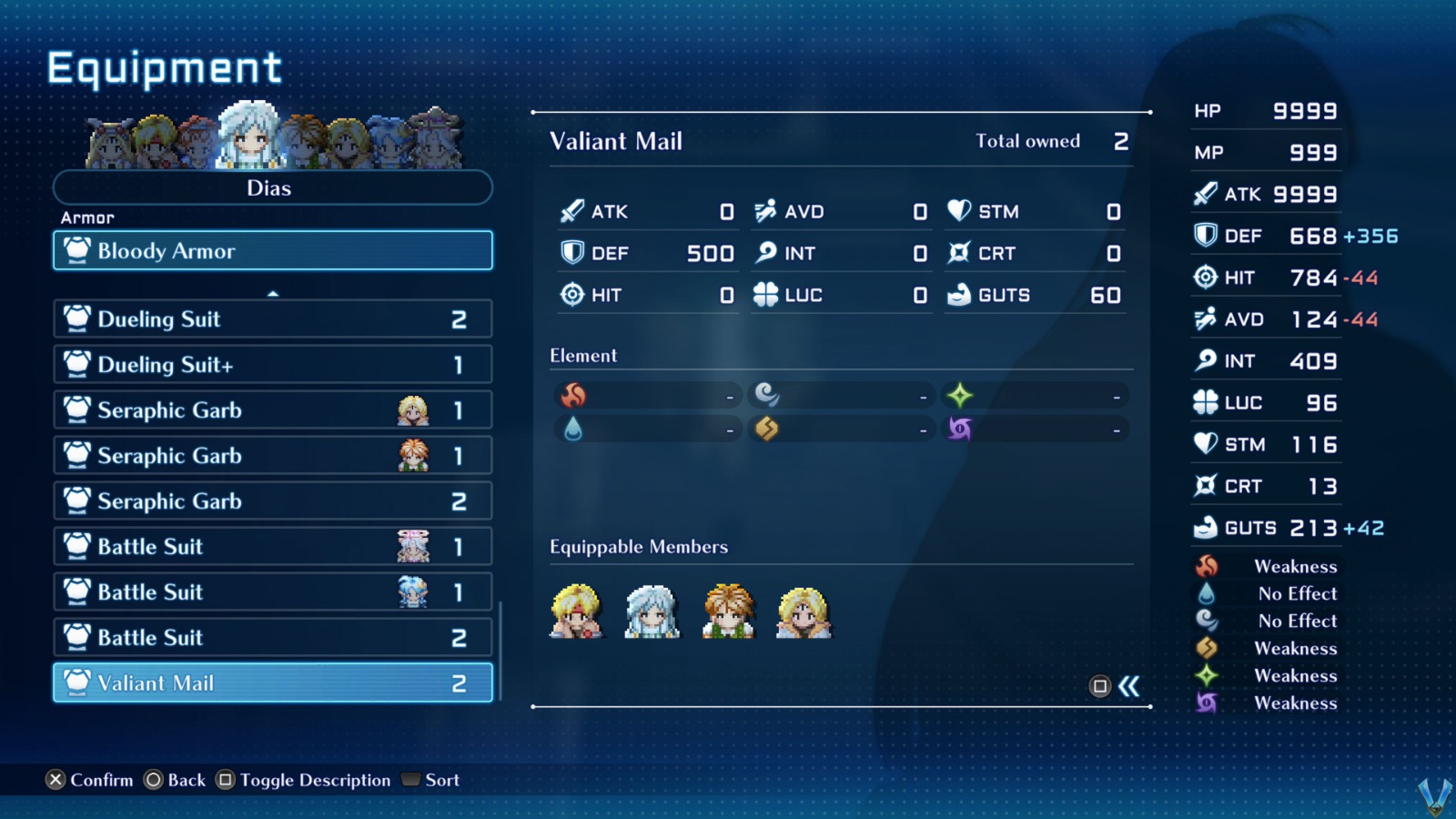The width and height of the screenshot is (1456, 819).
Task: Select the thunder element icon
Action: [x=767, y=428]
